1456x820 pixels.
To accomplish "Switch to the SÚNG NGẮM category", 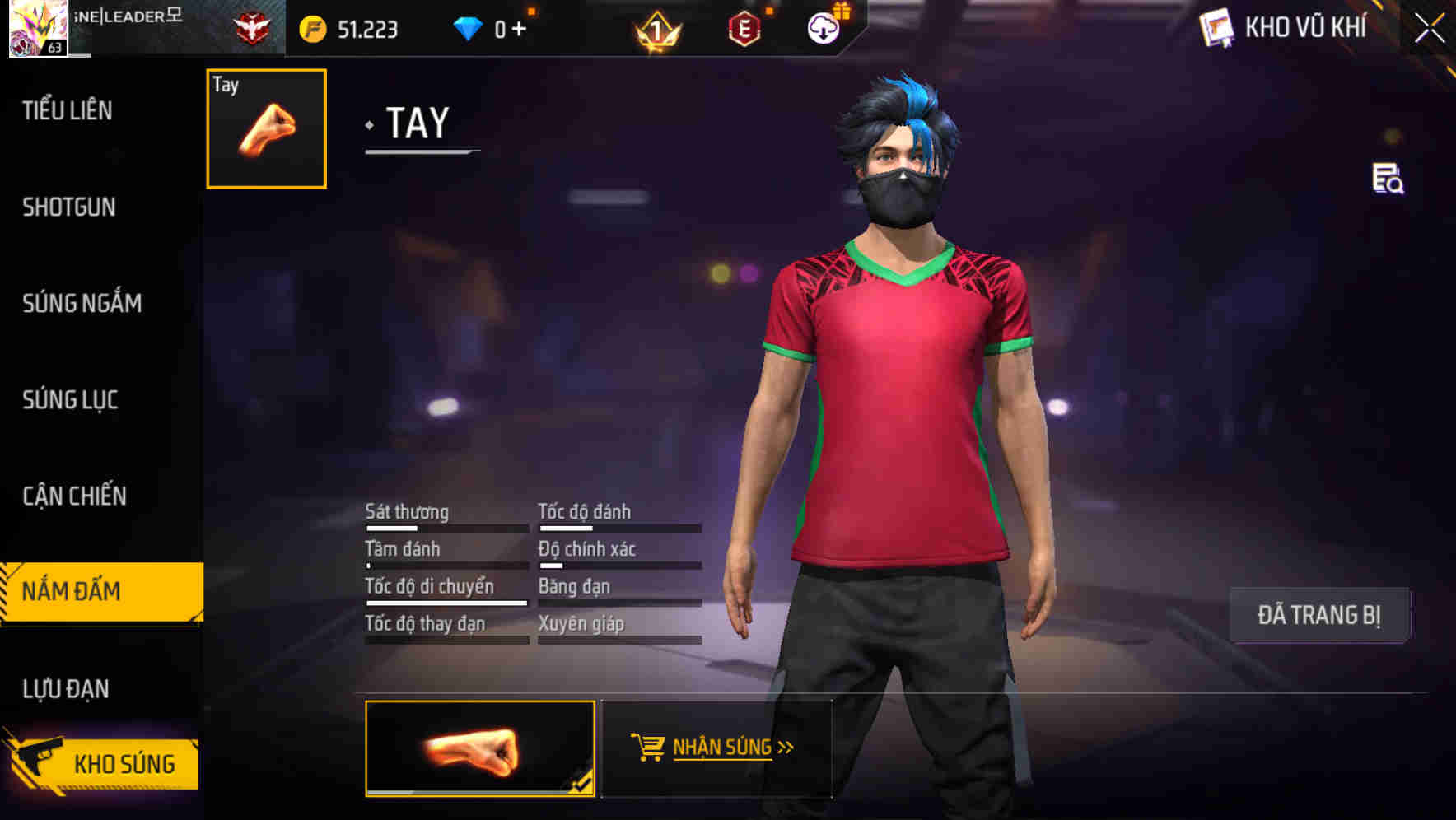I will (x=81, y=303).
